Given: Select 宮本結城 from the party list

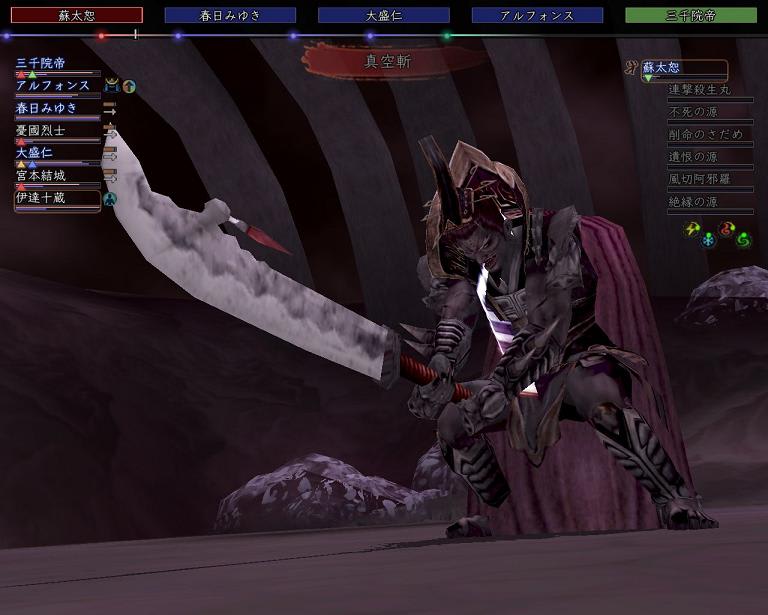Looking at the screenshot, I should [41, 176].
